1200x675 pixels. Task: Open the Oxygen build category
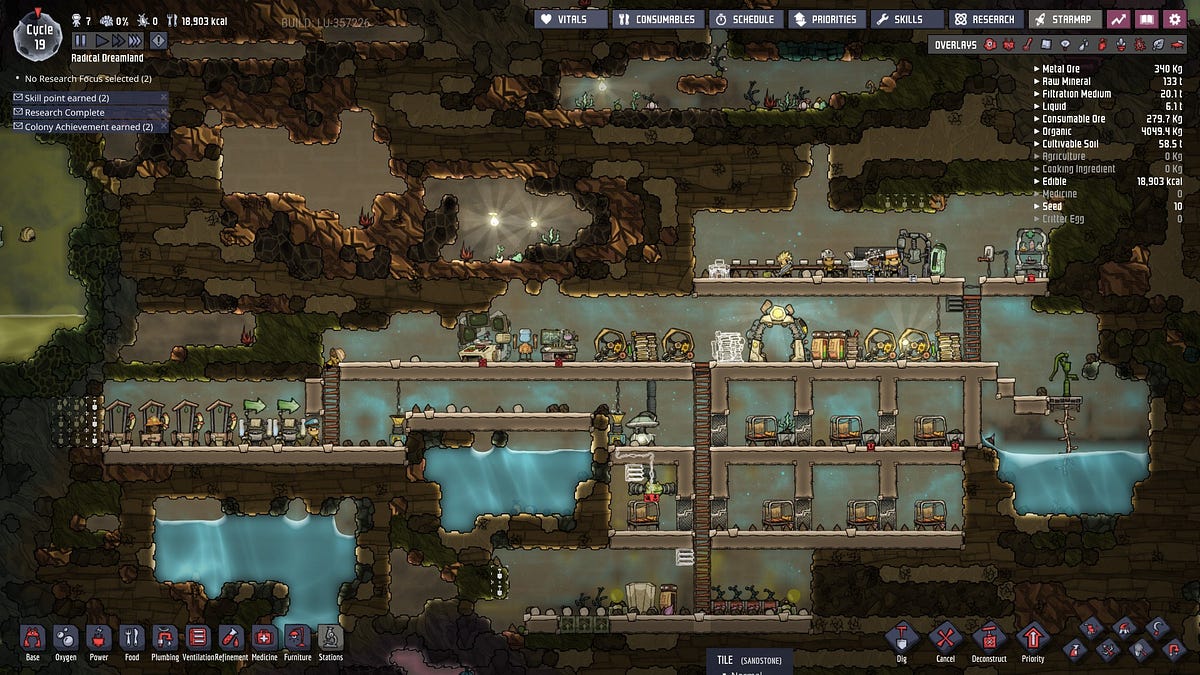click(65, 638)
